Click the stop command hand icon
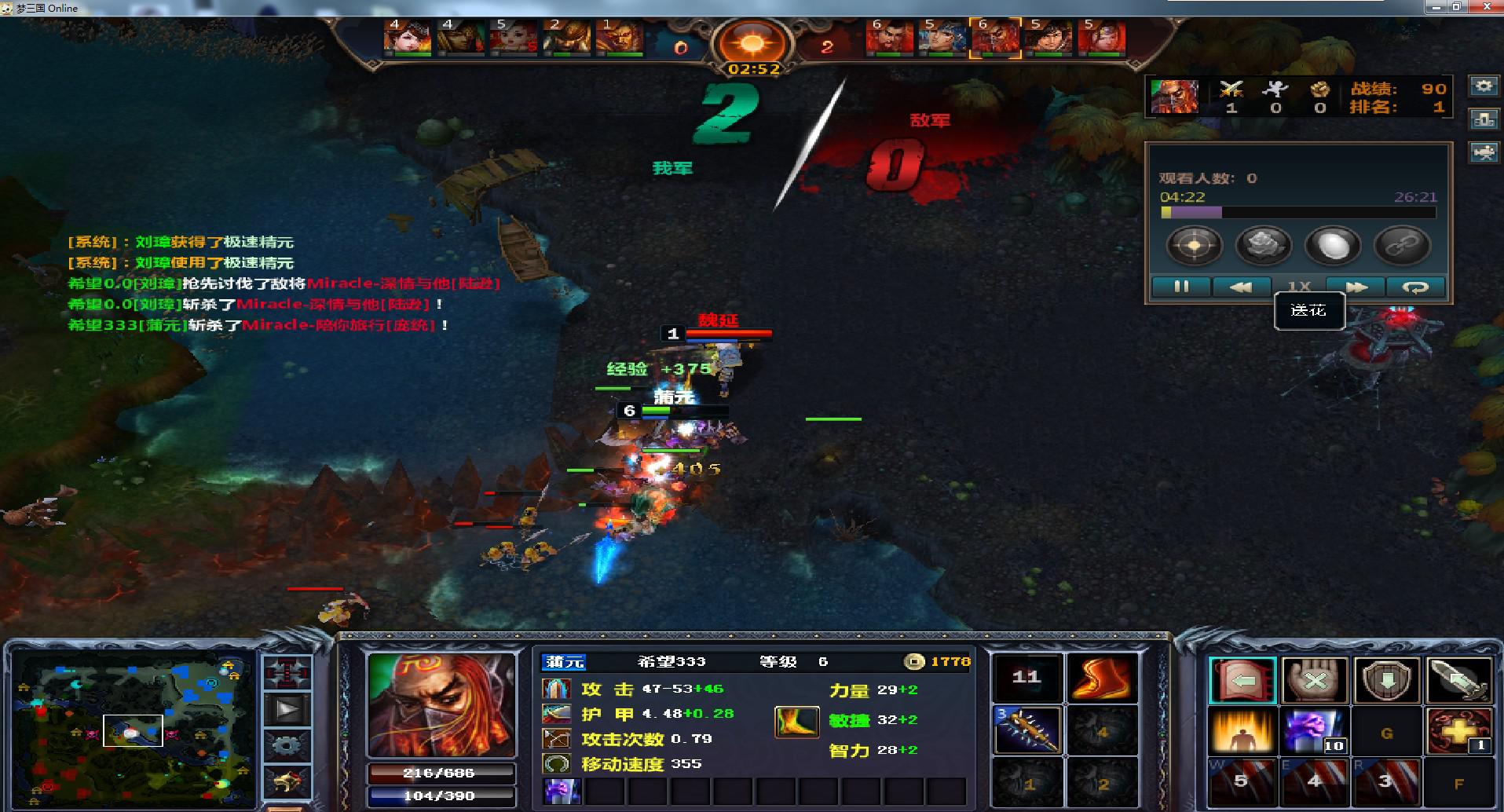 pos(1314,680)
